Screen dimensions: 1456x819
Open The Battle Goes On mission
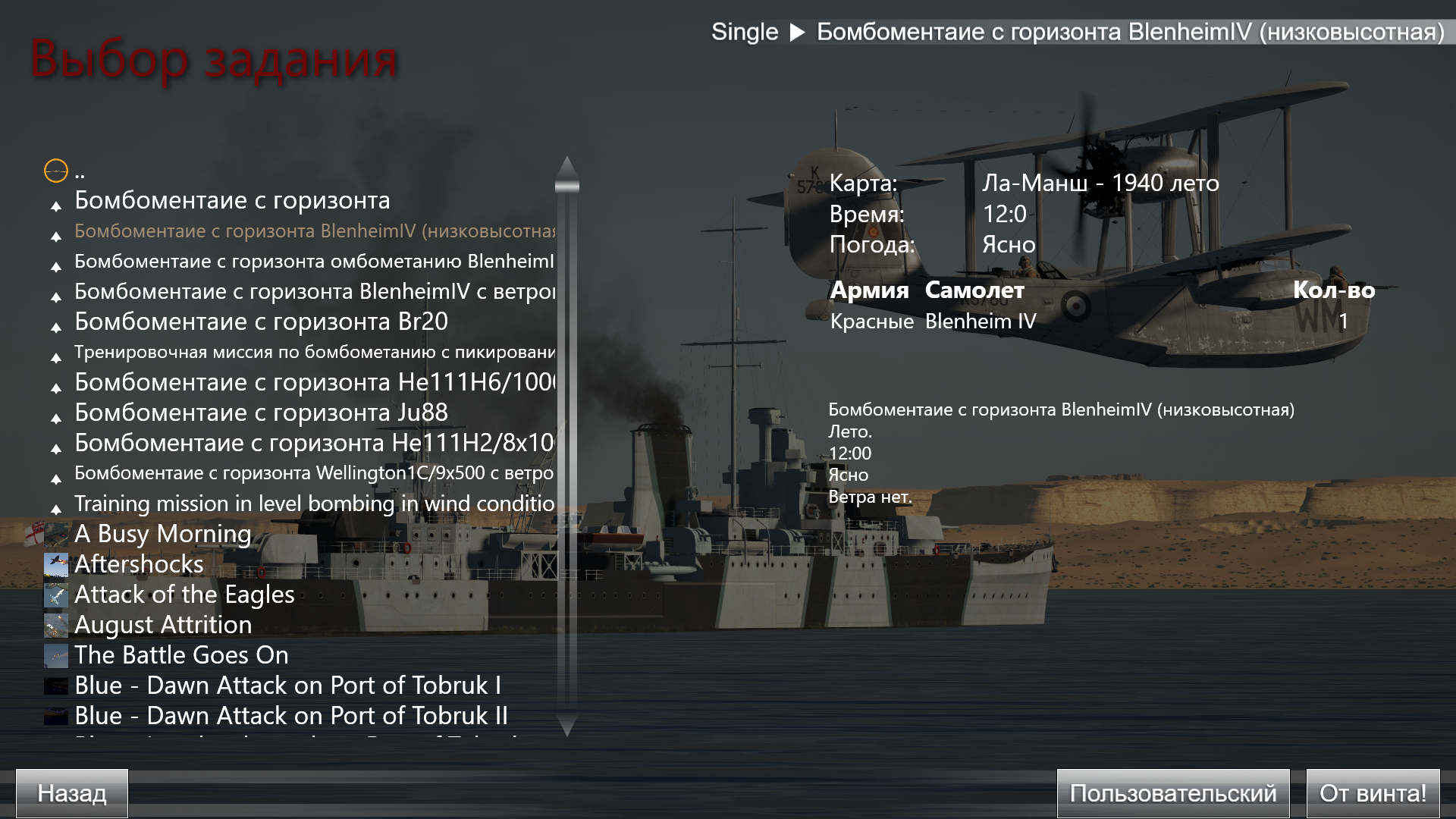(x=181, y=656)
